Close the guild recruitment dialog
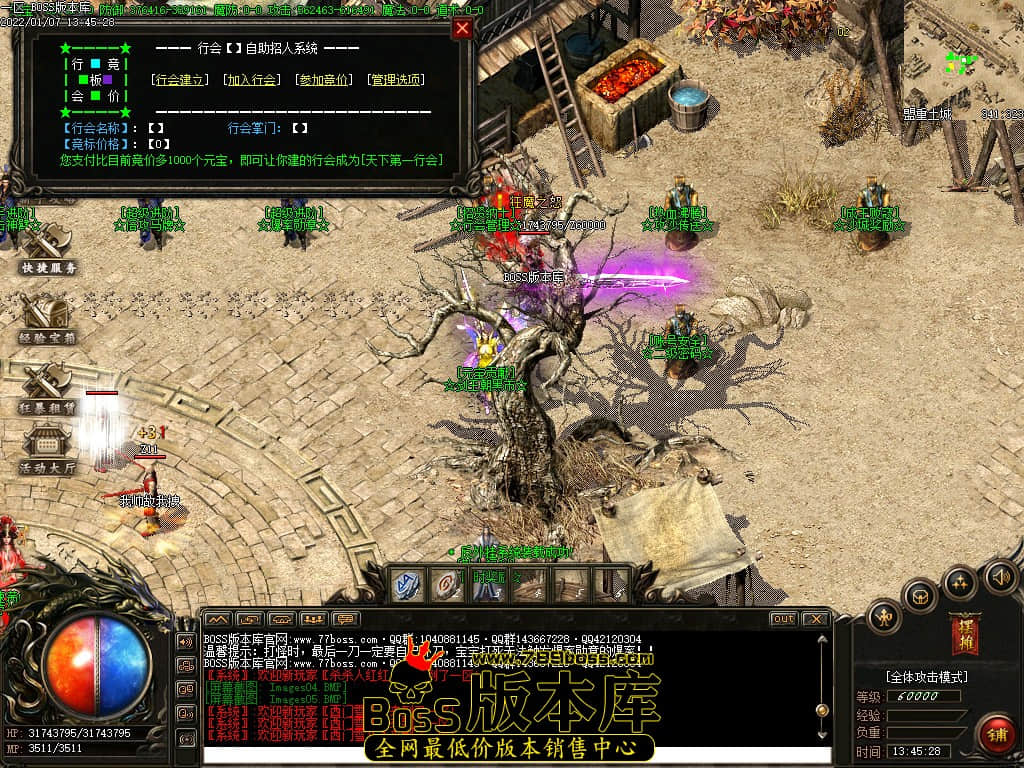 (462, 29)
